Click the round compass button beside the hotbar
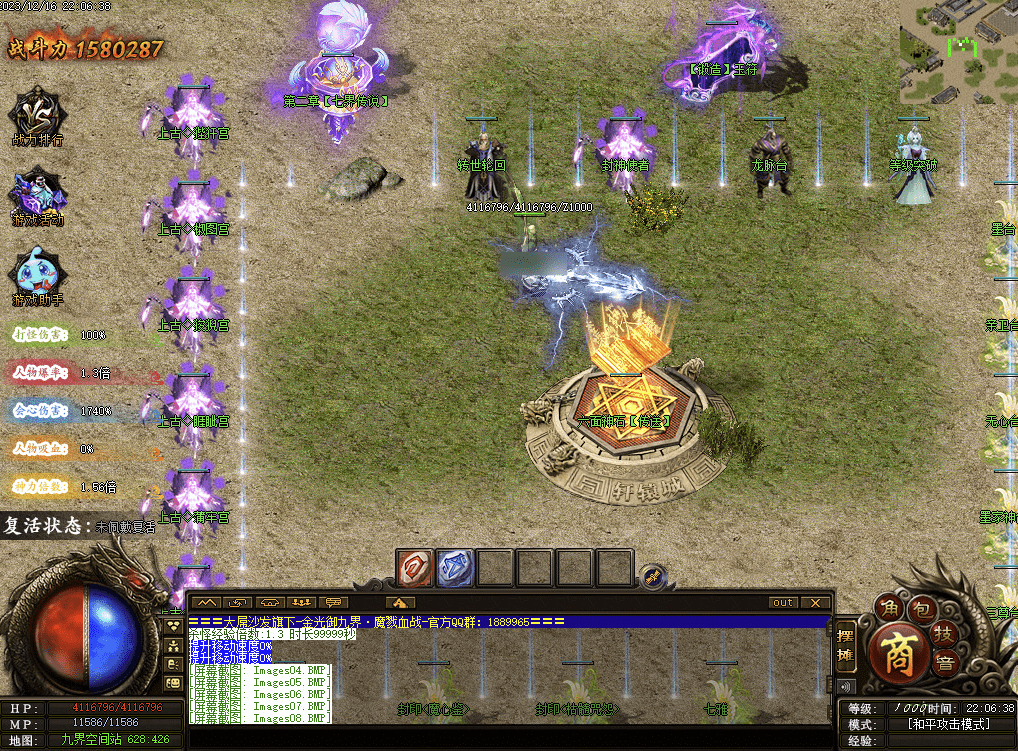Viewport: 1018px width, 751px height. pyautogui.click(x=652, y=576)
